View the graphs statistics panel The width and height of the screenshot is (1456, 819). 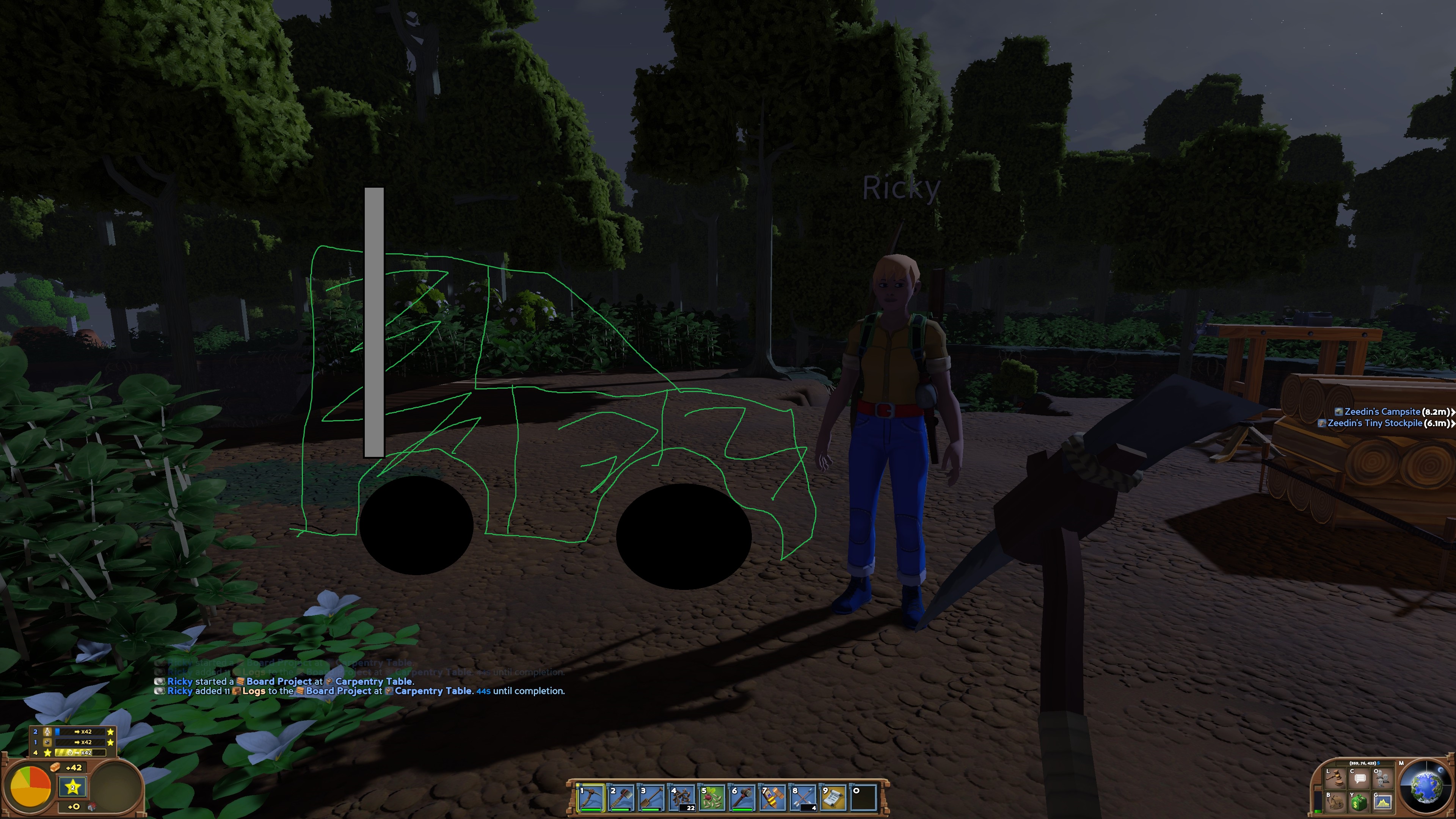click(1383, 802)
